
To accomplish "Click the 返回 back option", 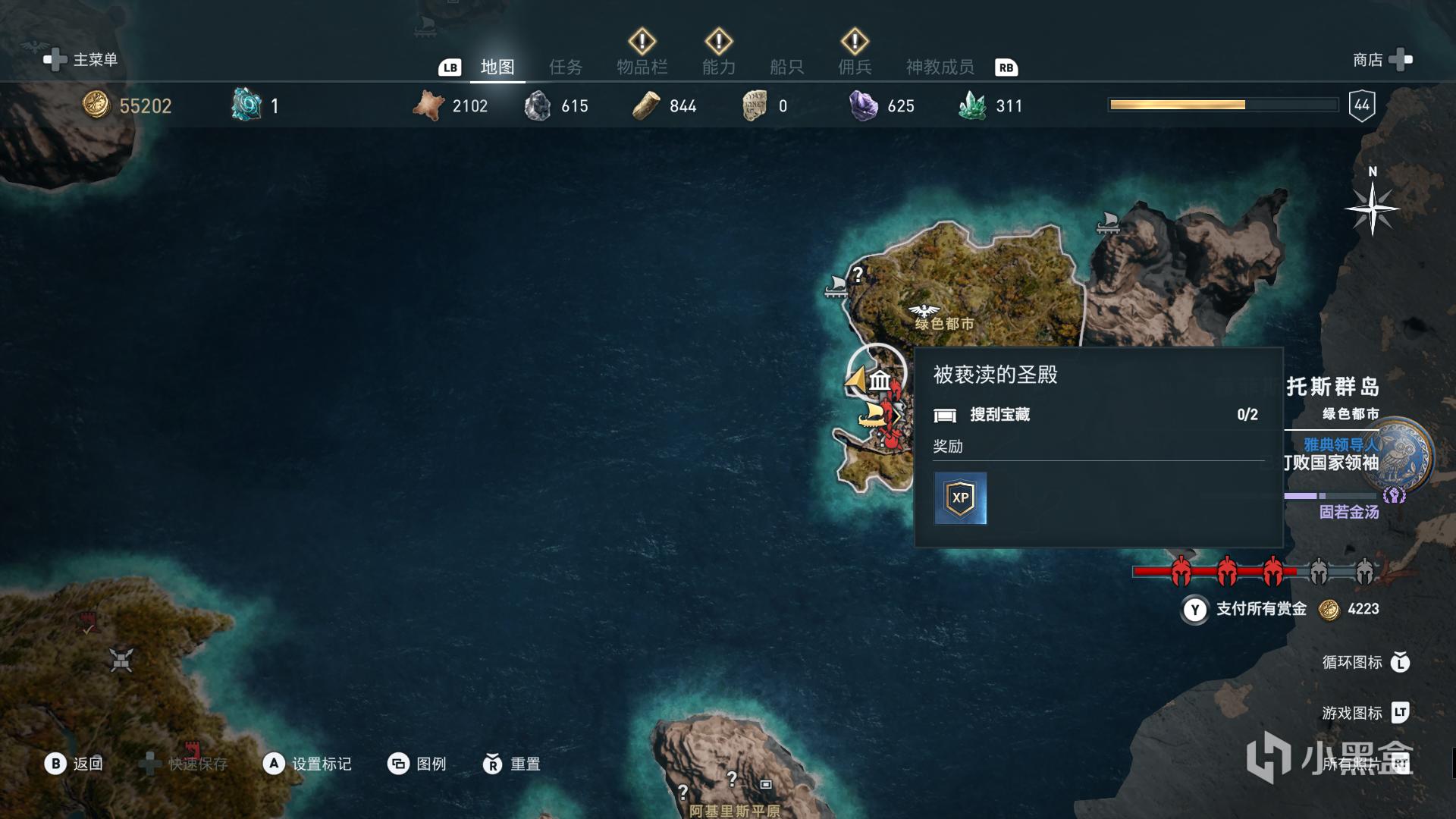I will (x=74, y=764).
